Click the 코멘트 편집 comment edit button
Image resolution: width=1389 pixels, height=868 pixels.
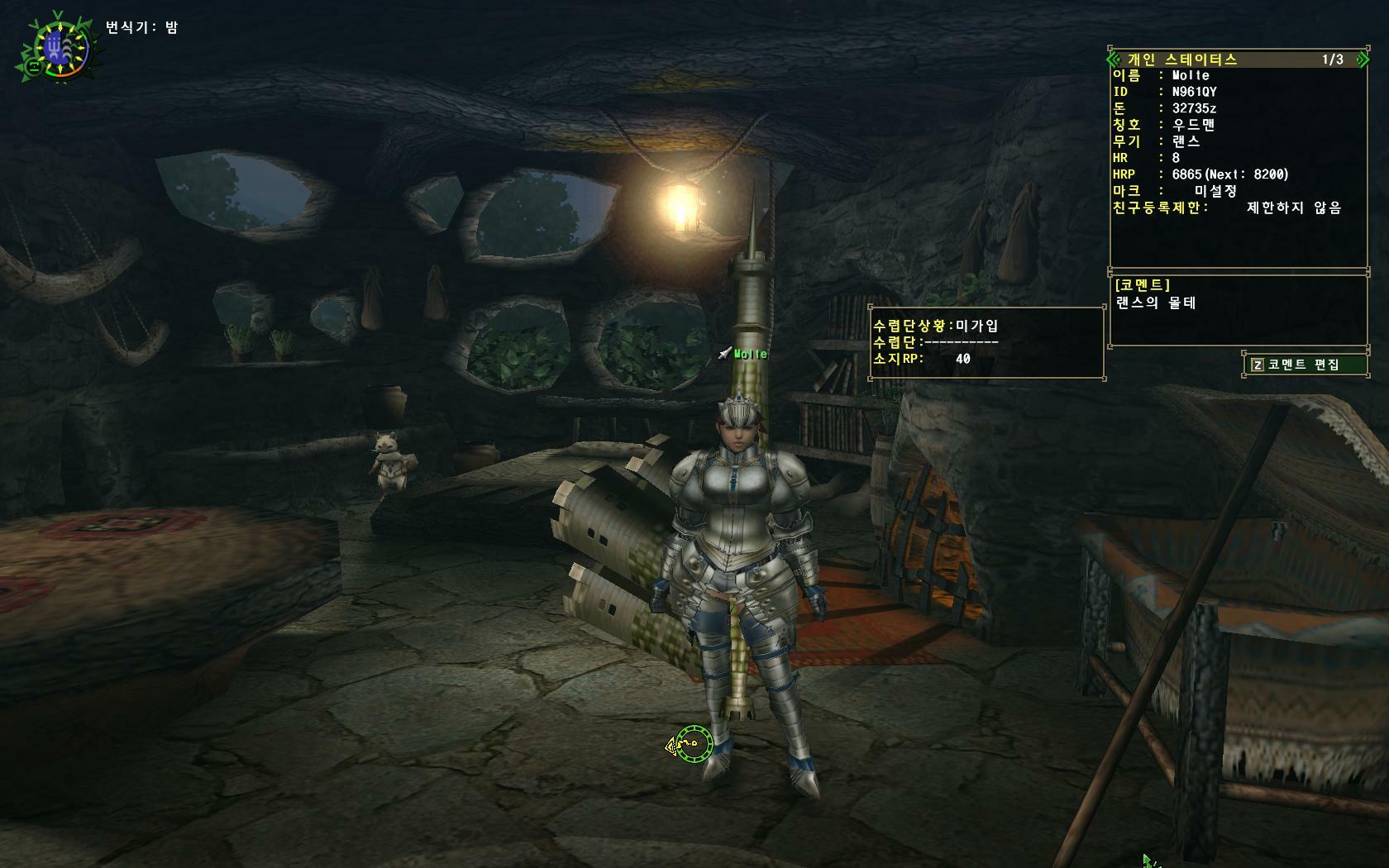coord(1304,365)
